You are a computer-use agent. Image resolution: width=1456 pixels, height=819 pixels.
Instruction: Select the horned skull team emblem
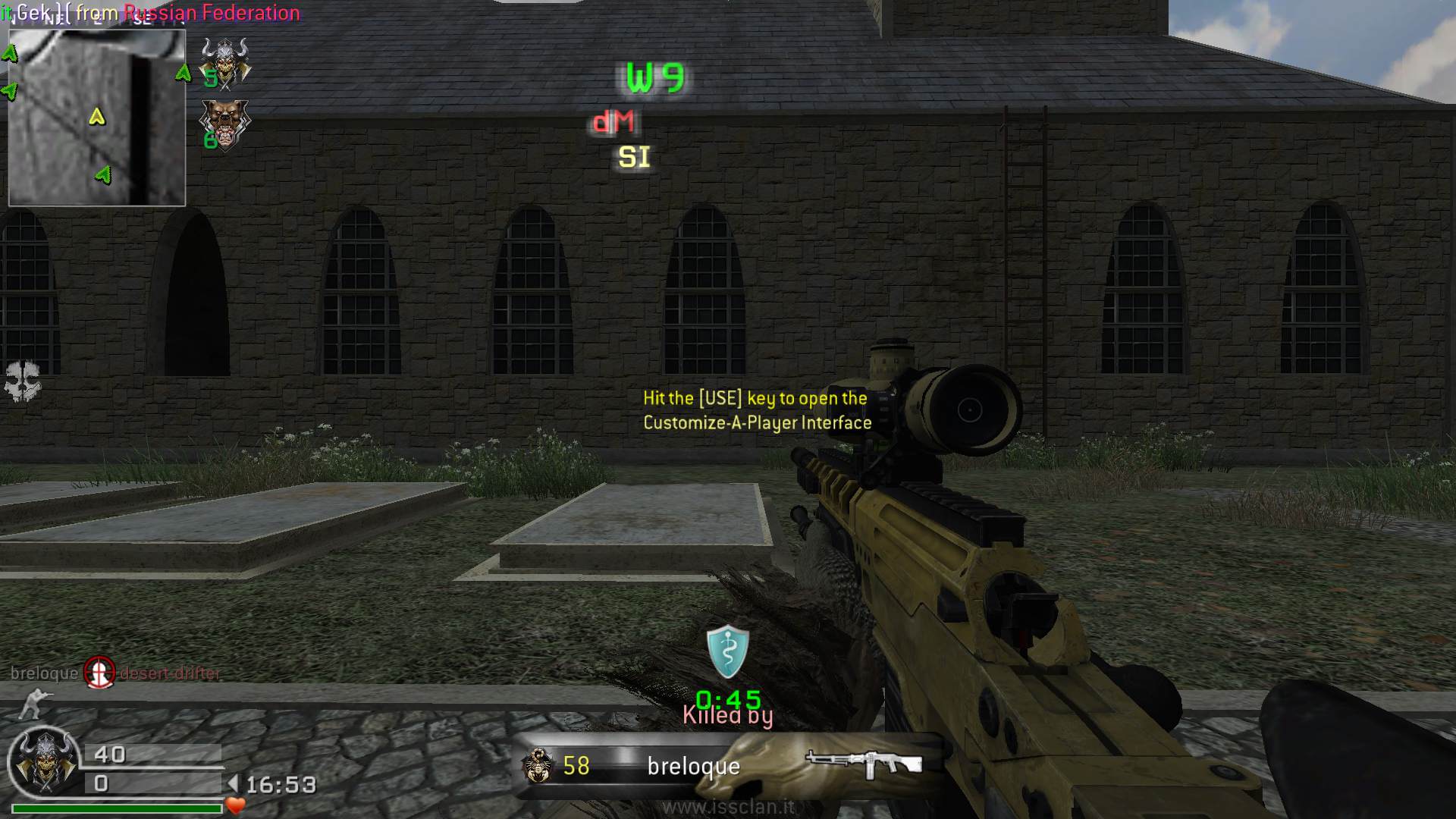pyautogui.click(x=225, y=62)
